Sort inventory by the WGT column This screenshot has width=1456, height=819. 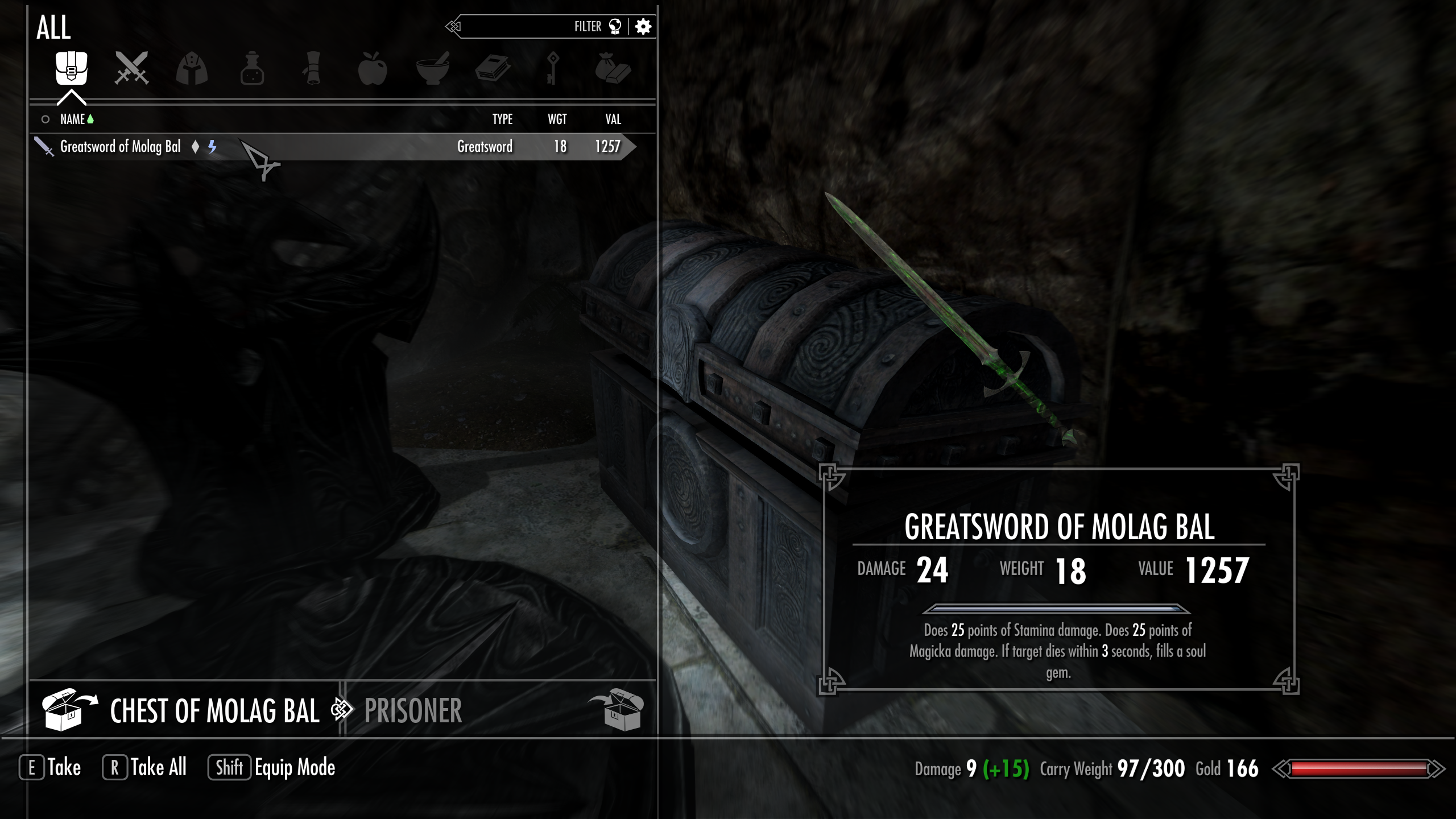click(556, 119)
